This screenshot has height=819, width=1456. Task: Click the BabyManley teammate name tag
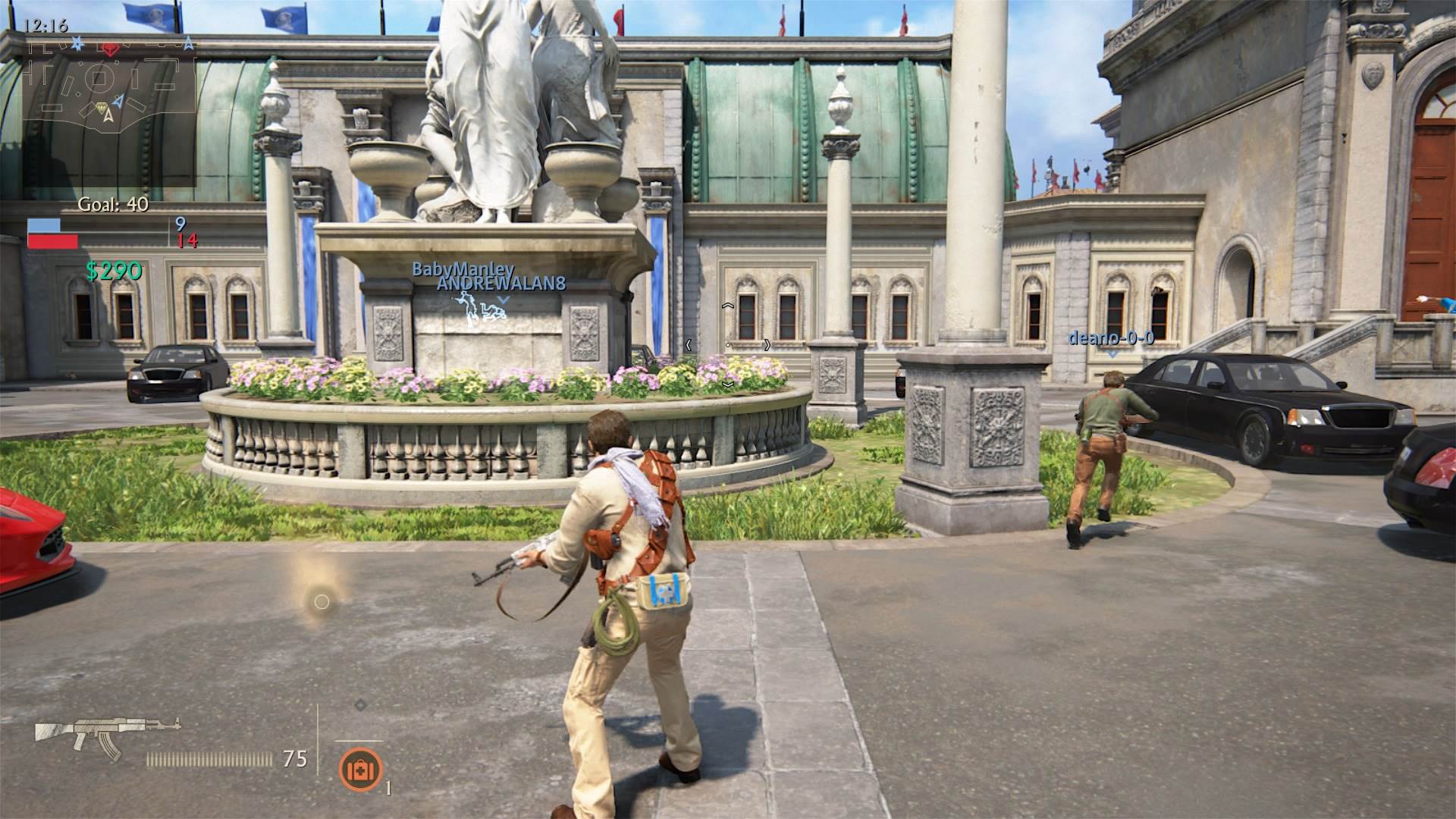(x=463, y=268)
